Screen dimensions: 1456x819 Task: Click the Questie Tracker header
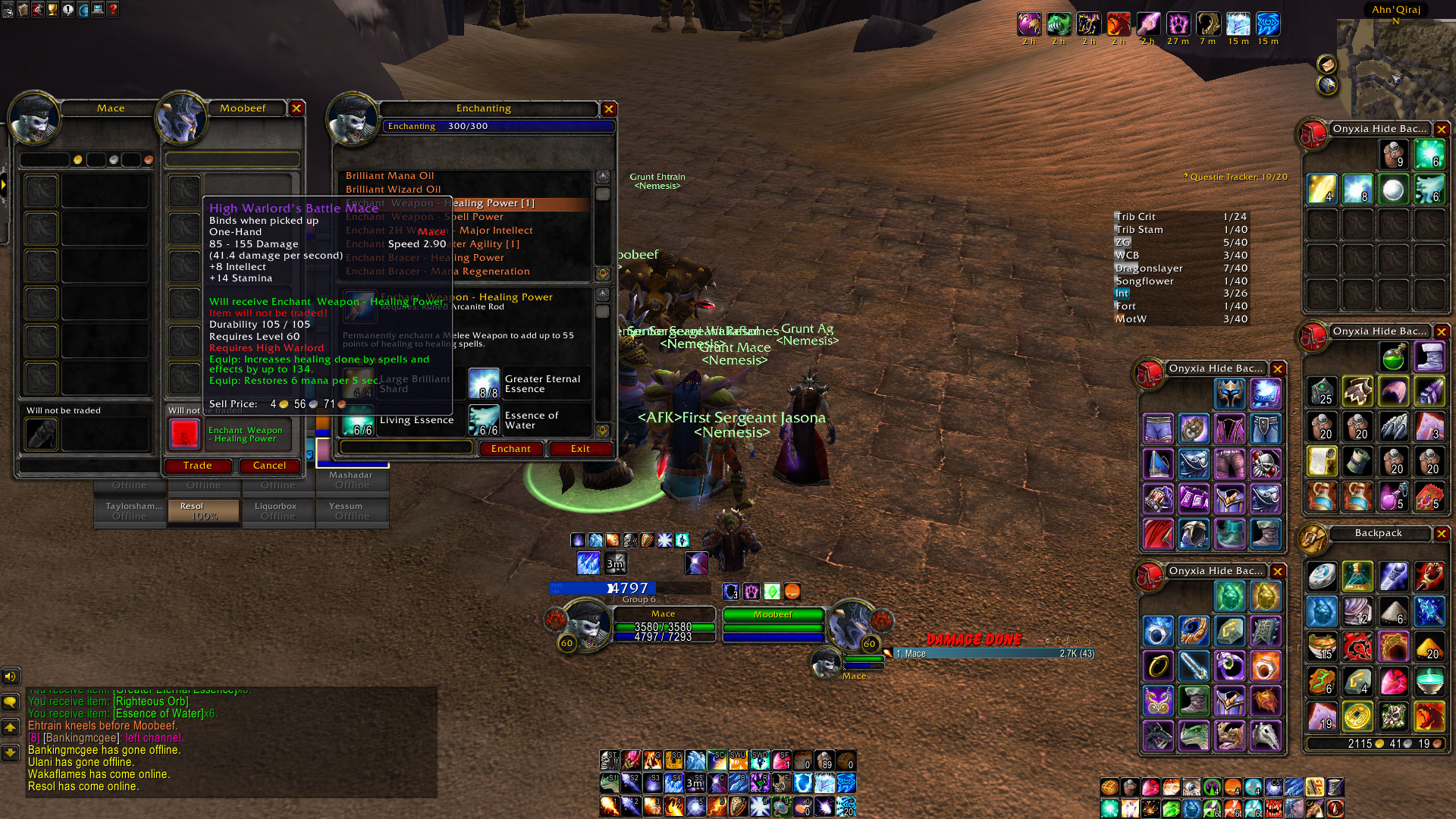tap(1238, 177)
